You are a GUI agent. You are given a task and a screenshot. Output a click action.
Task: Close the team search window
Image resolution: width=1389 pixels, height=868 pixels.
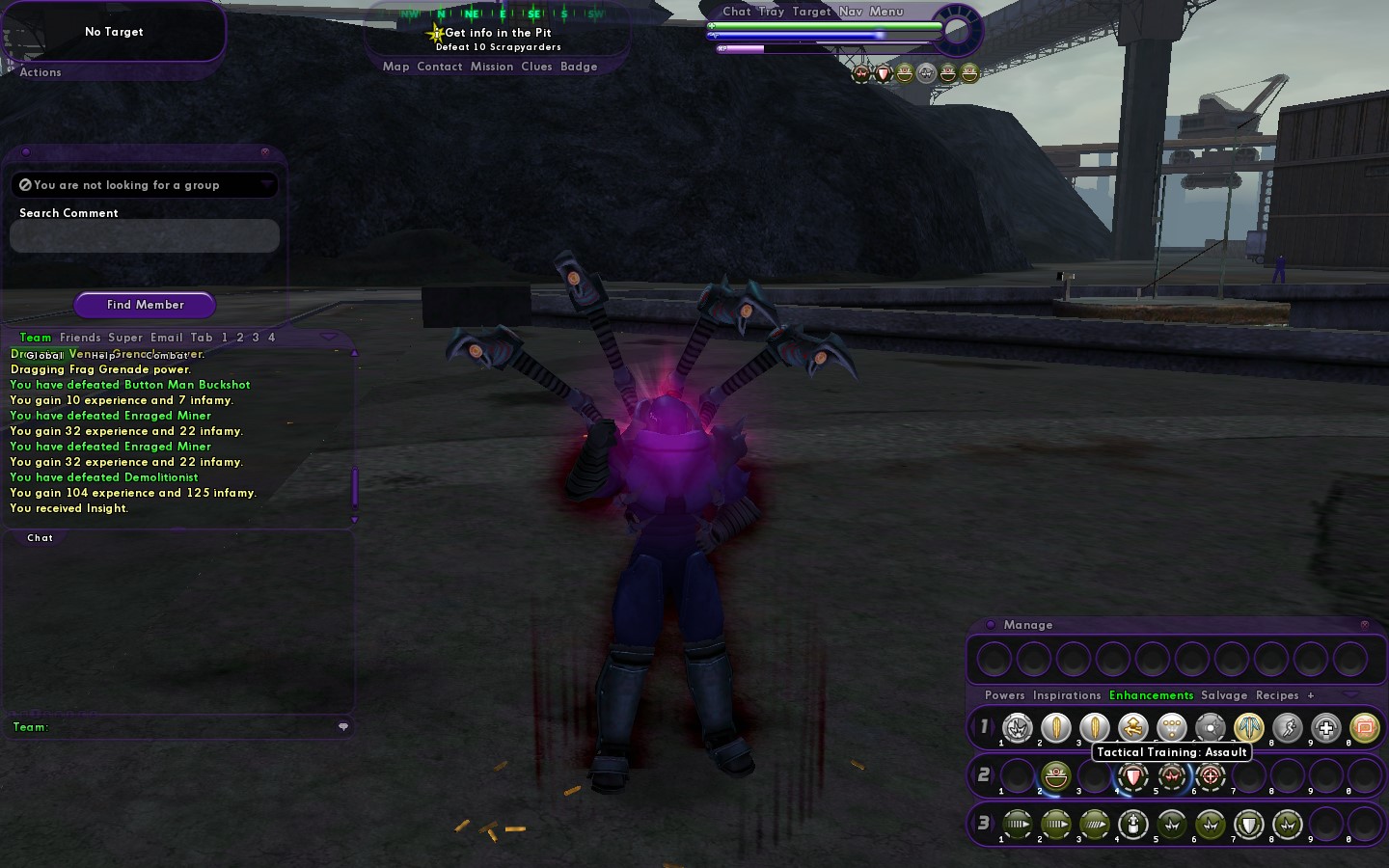(x=265, y=152)
